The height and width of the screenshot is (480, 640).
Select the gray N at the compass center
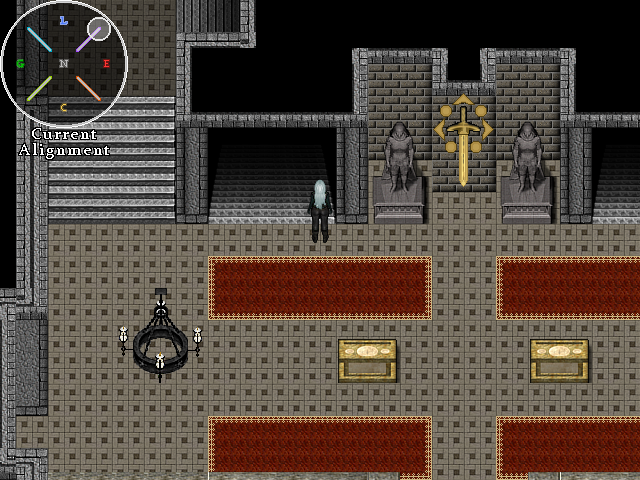[64, 64]
